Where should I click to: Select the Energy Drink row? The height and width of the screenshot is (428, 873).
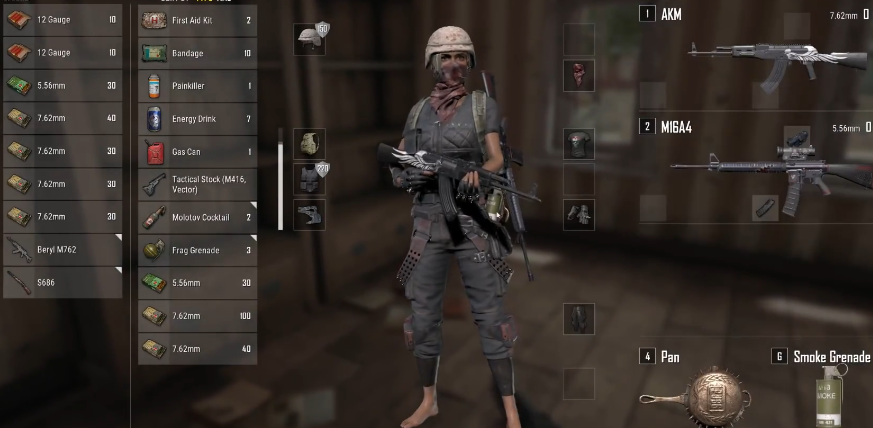coord(196,119)
